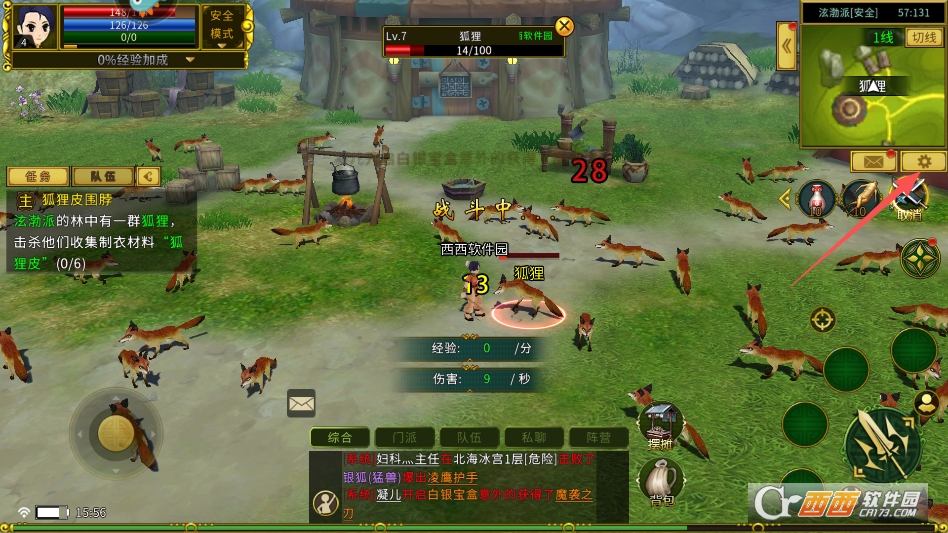
Task: Close the 狐狸 target frame
Action: [x=565, y=26]
